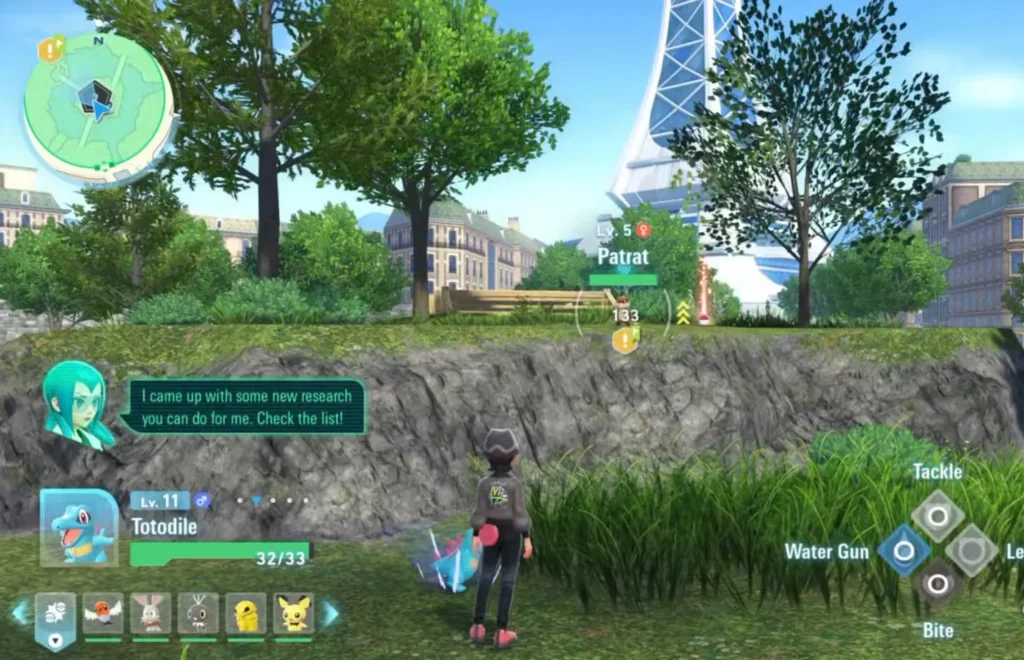Use the Water Gun move

pyautogui.click(x=903, y=551)
